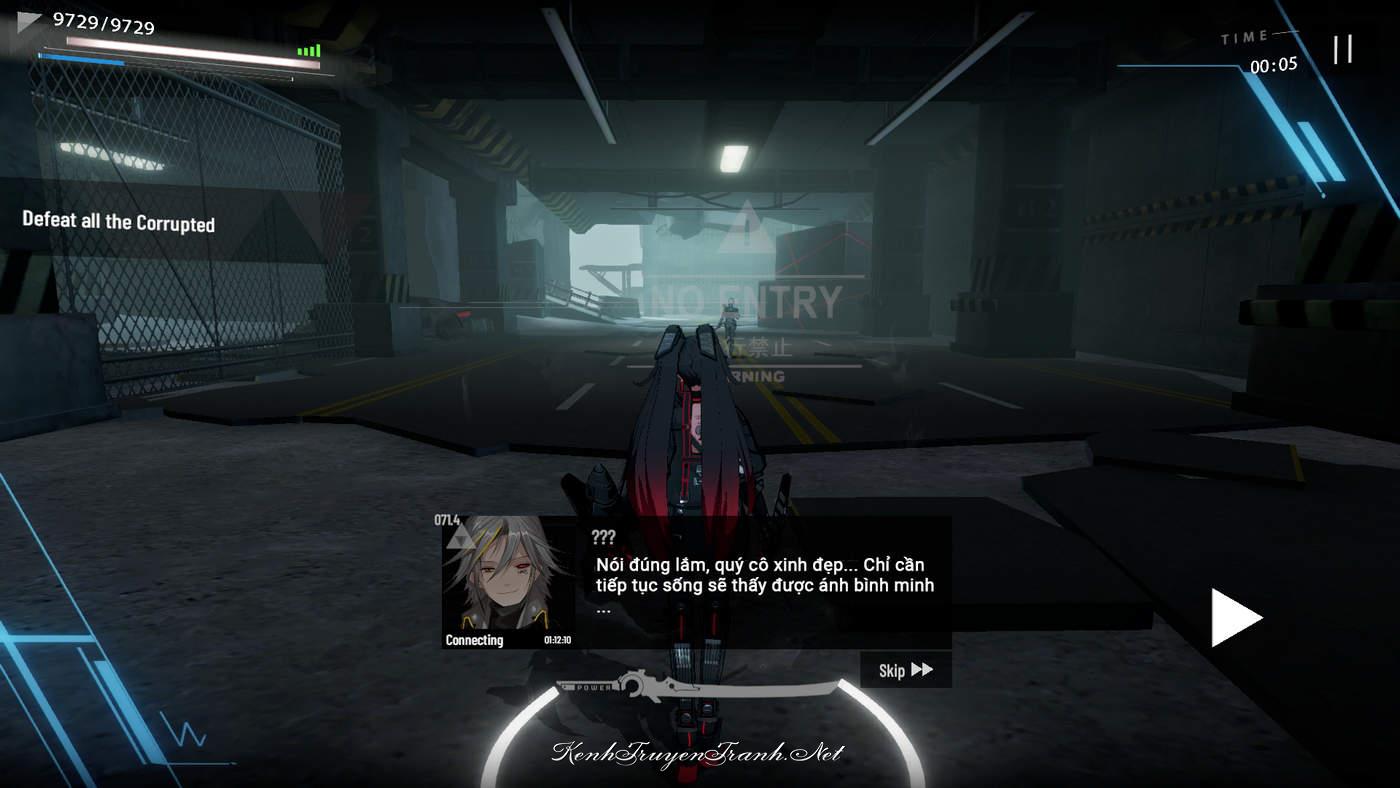Skip the dialogue with the Skip button

[x=905, y=670]
